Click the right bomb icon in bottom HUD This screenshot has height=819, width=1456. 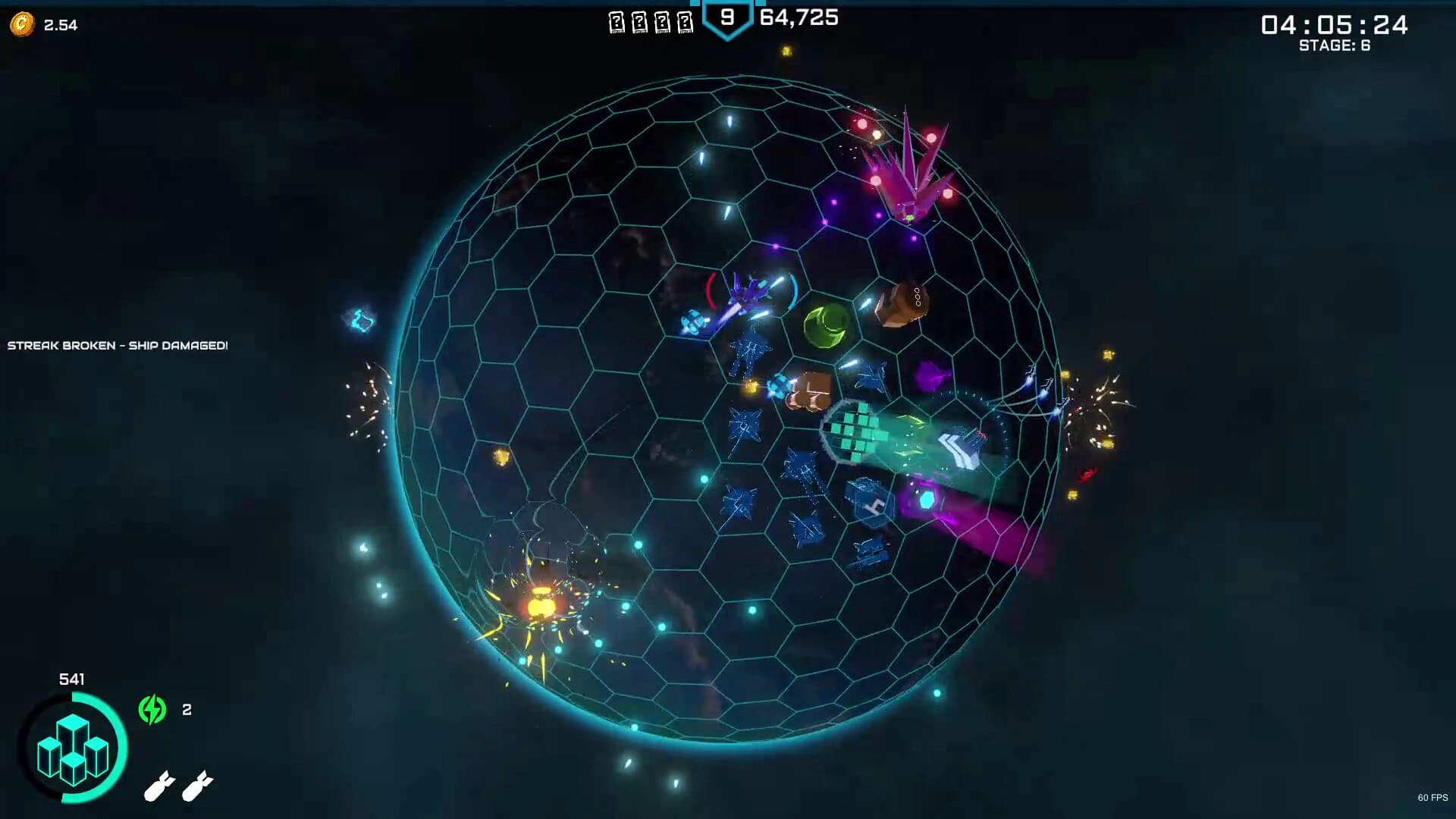[199, 786]
